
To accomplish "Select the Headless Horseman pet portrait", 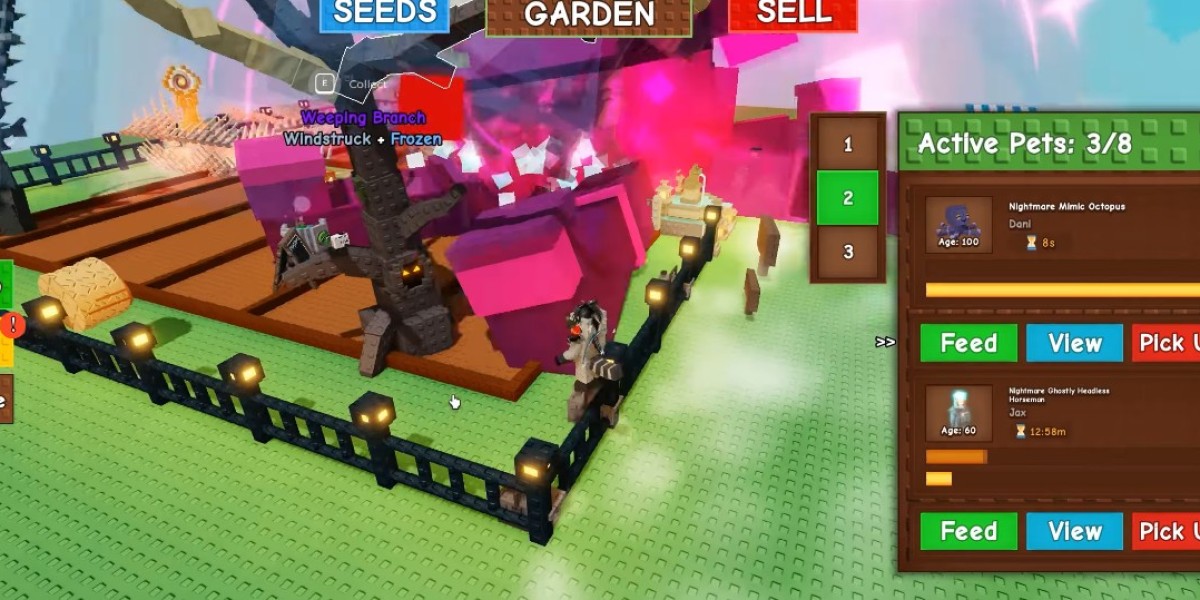I will [958, 412].
